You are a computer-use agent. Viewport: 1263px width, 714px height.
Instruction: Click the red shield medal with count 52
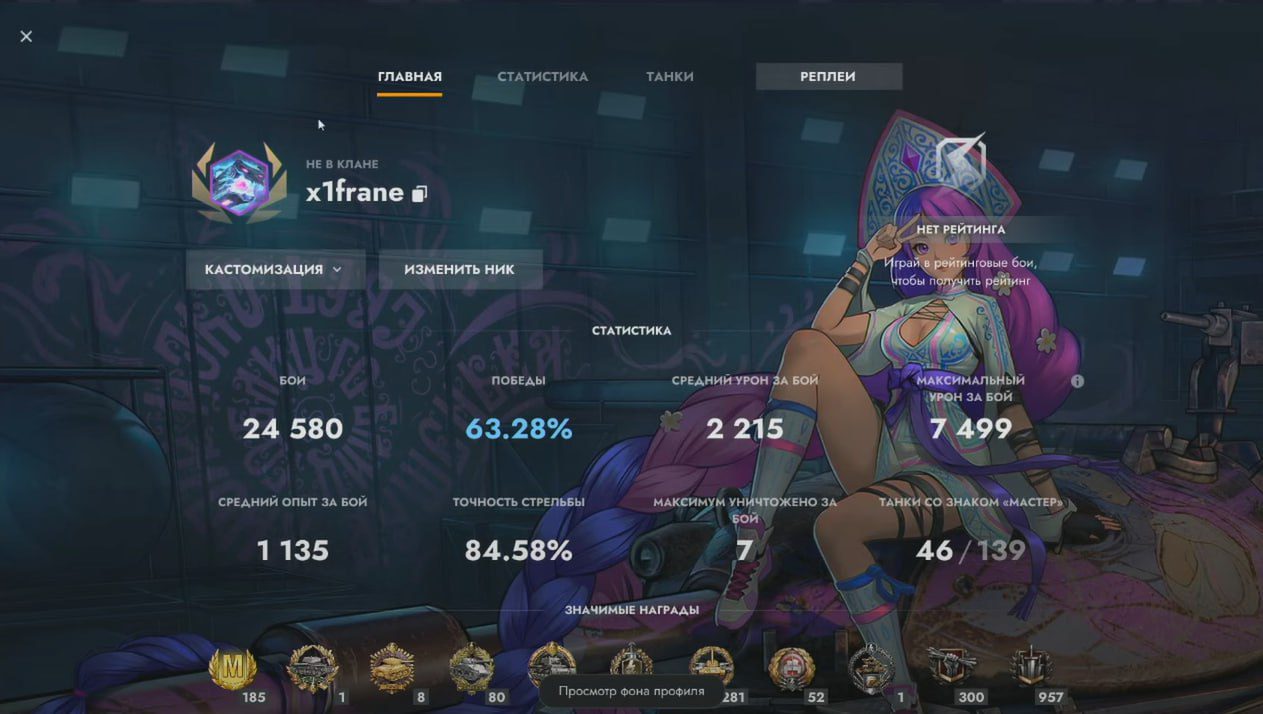click(791, 667)
